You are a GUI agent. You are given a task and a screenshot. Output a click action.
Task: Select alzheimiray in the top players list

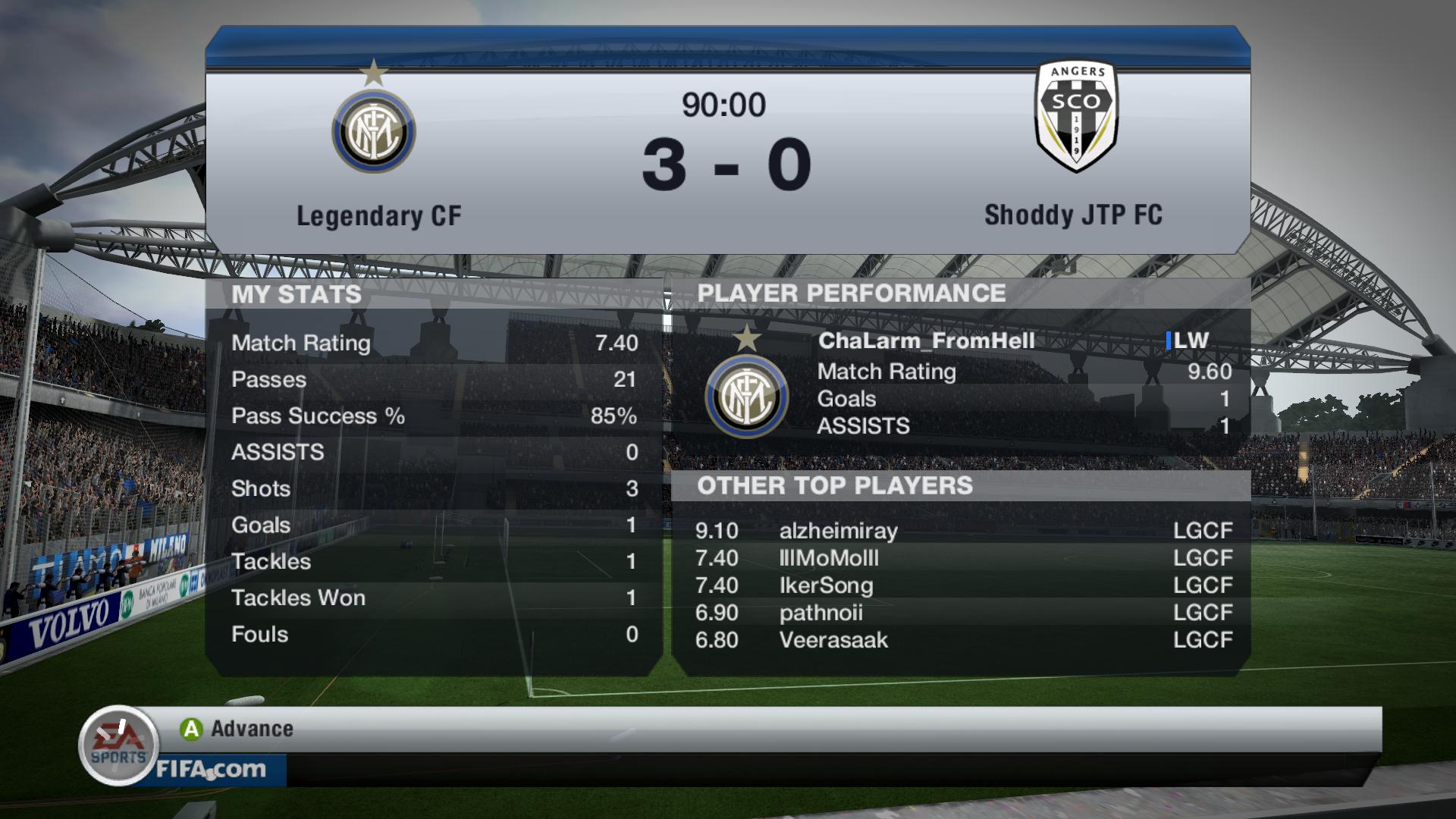point(838,531)
